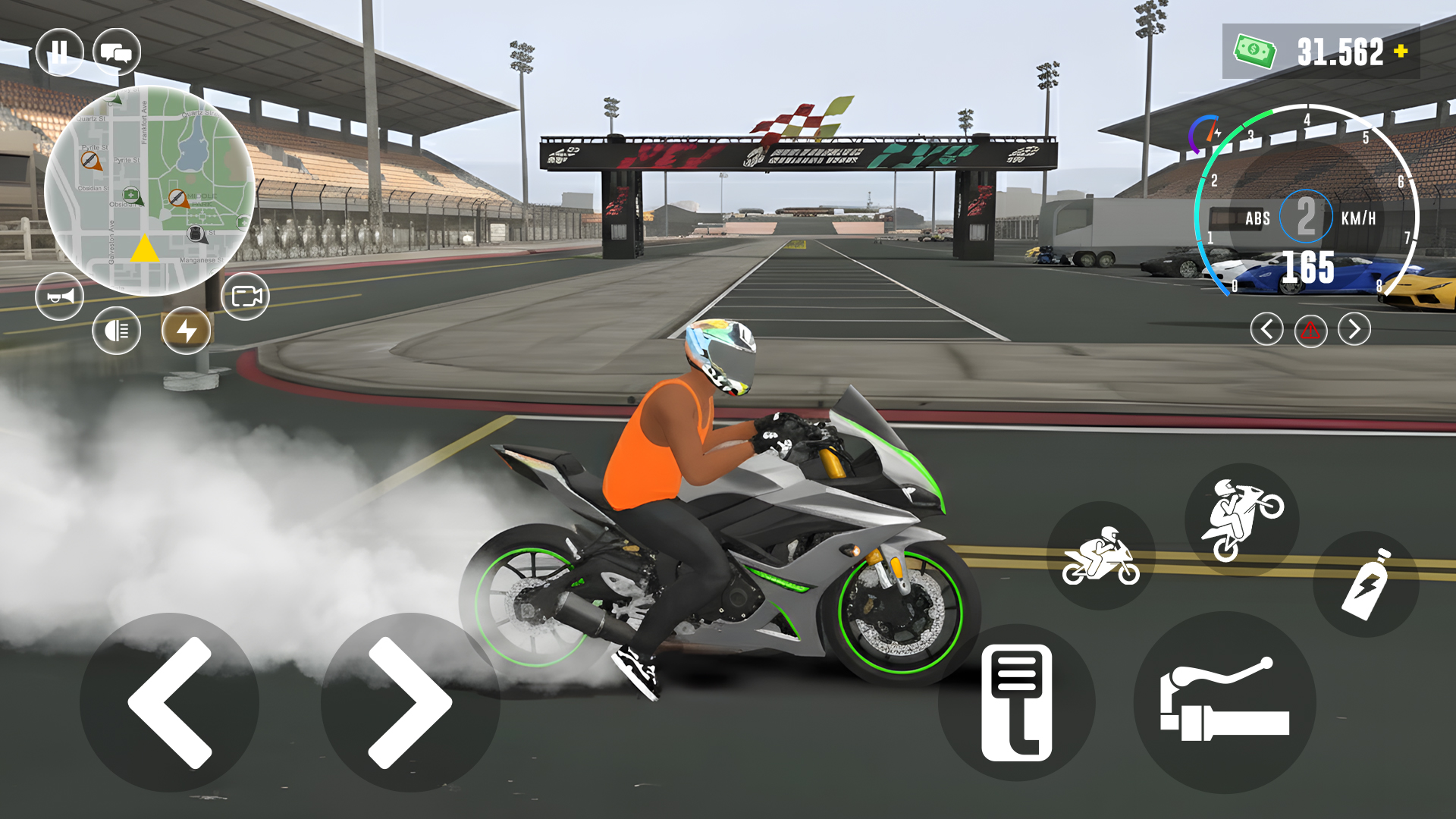Viewport: 1456px width, 819px height.
Task: Open the pause menu
Action: [61, 51]
